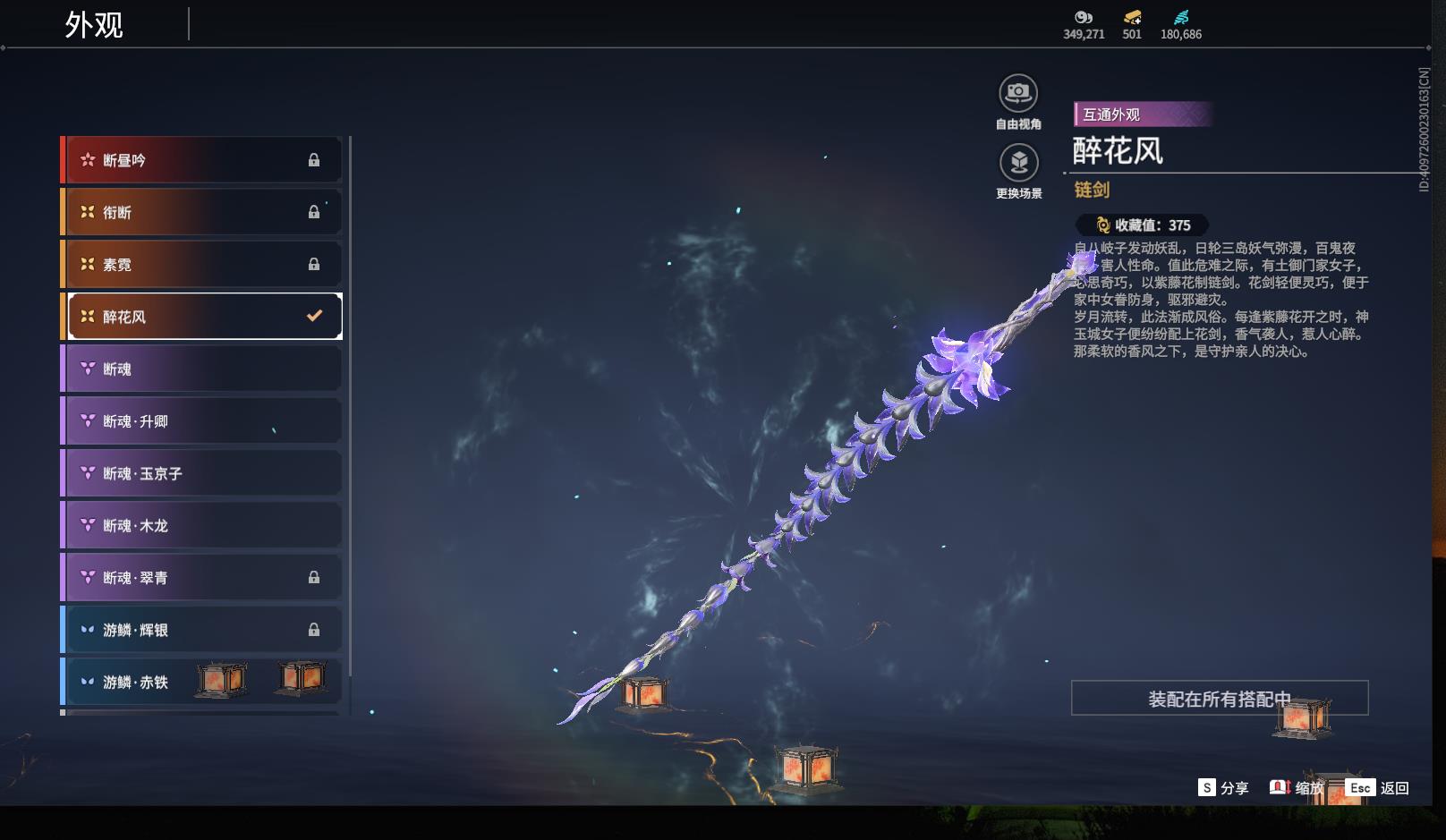Select the 断昼吟 appearance entry
1446x840 pixels.
coord(202,160)
